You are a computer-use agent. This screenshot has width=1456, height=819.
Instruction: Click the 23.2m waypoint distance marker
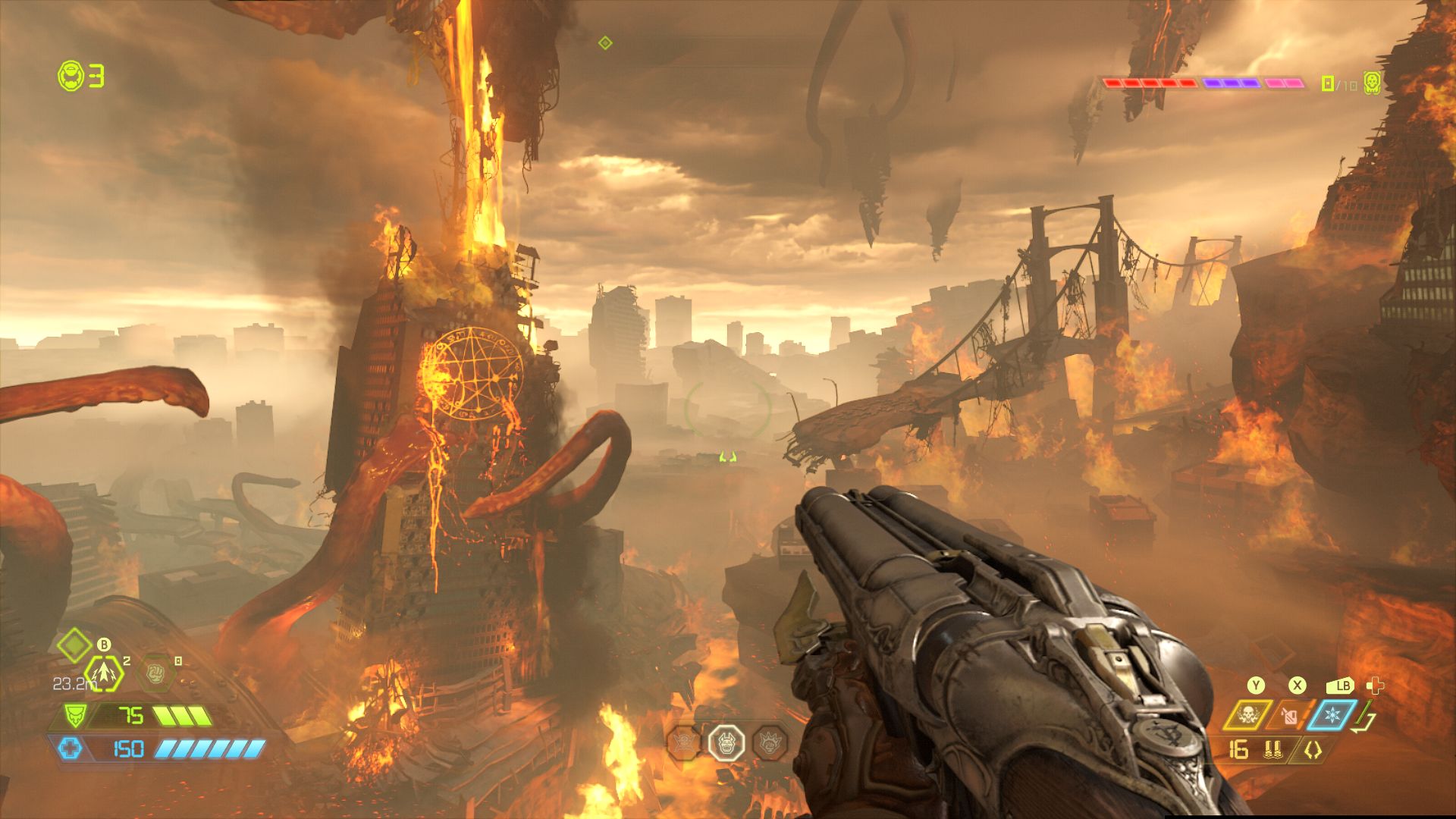point(74,684)
